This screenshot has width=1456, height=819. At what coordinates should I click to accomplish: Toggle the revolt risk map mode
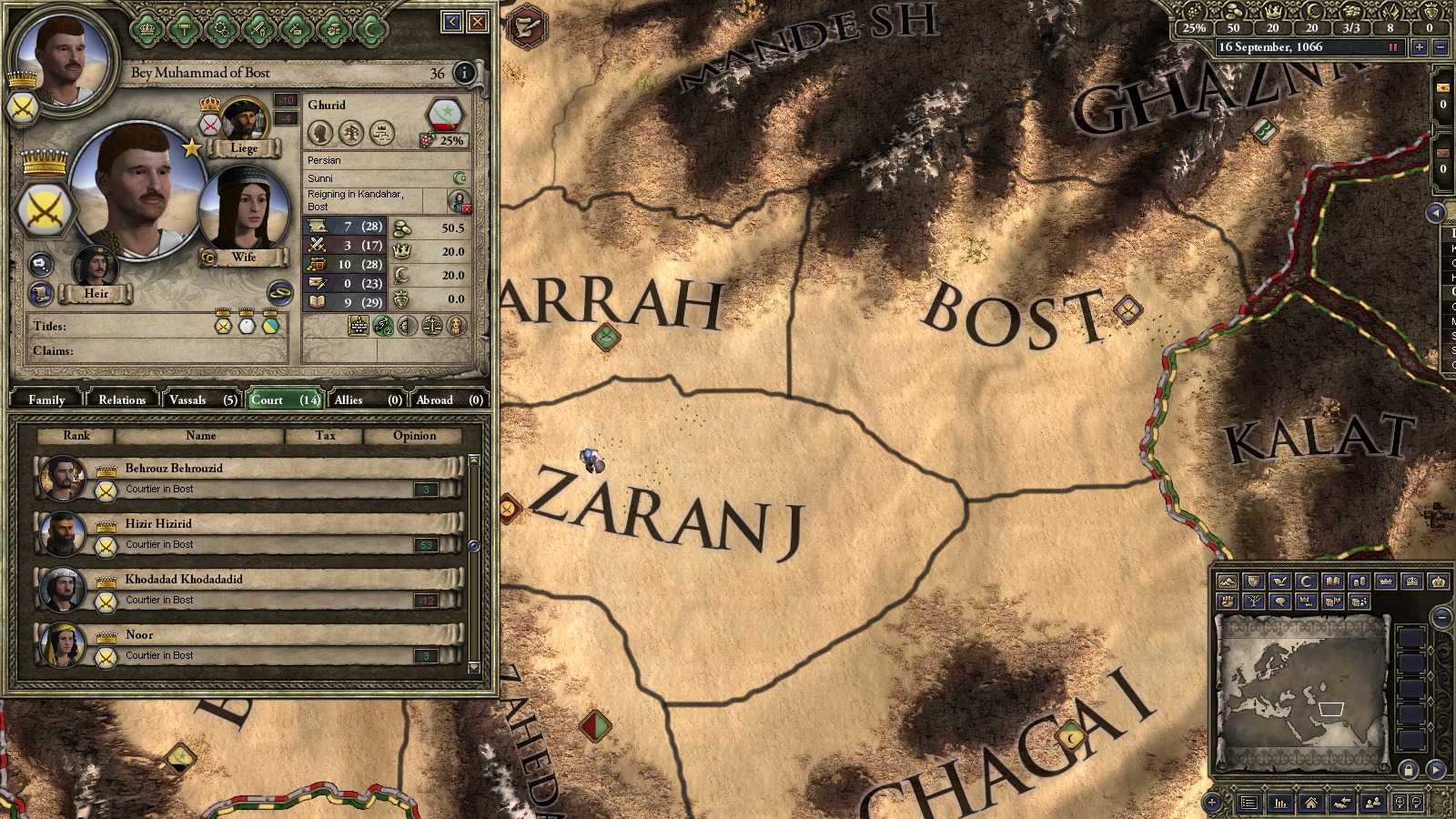pos(1228,602)
